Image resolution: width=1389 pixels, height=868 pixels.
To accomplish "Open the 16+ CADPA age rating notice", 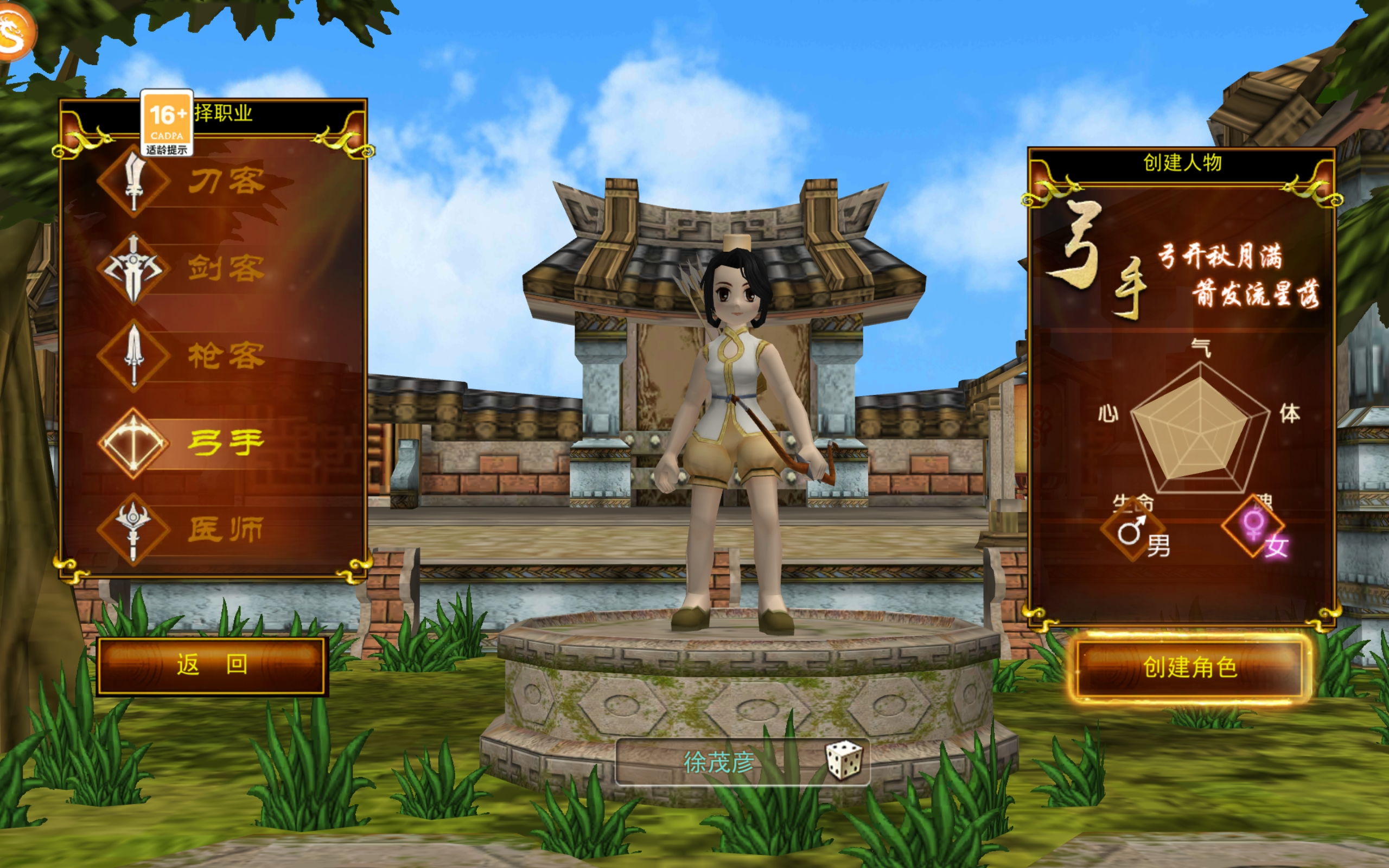I will [167, 123].
